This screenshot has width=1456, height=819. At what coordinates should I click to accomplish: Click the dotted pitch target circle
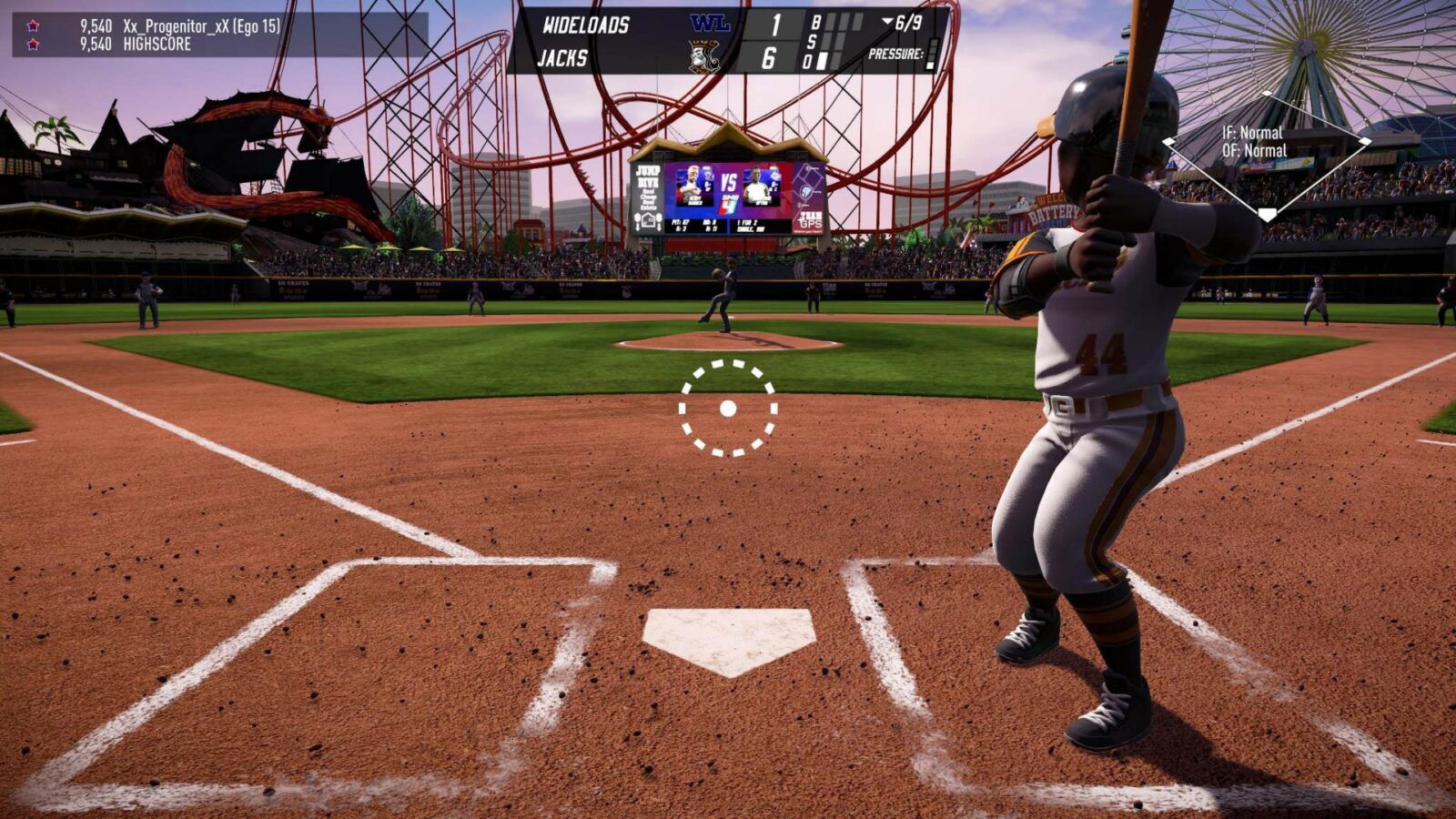point(726,409)
